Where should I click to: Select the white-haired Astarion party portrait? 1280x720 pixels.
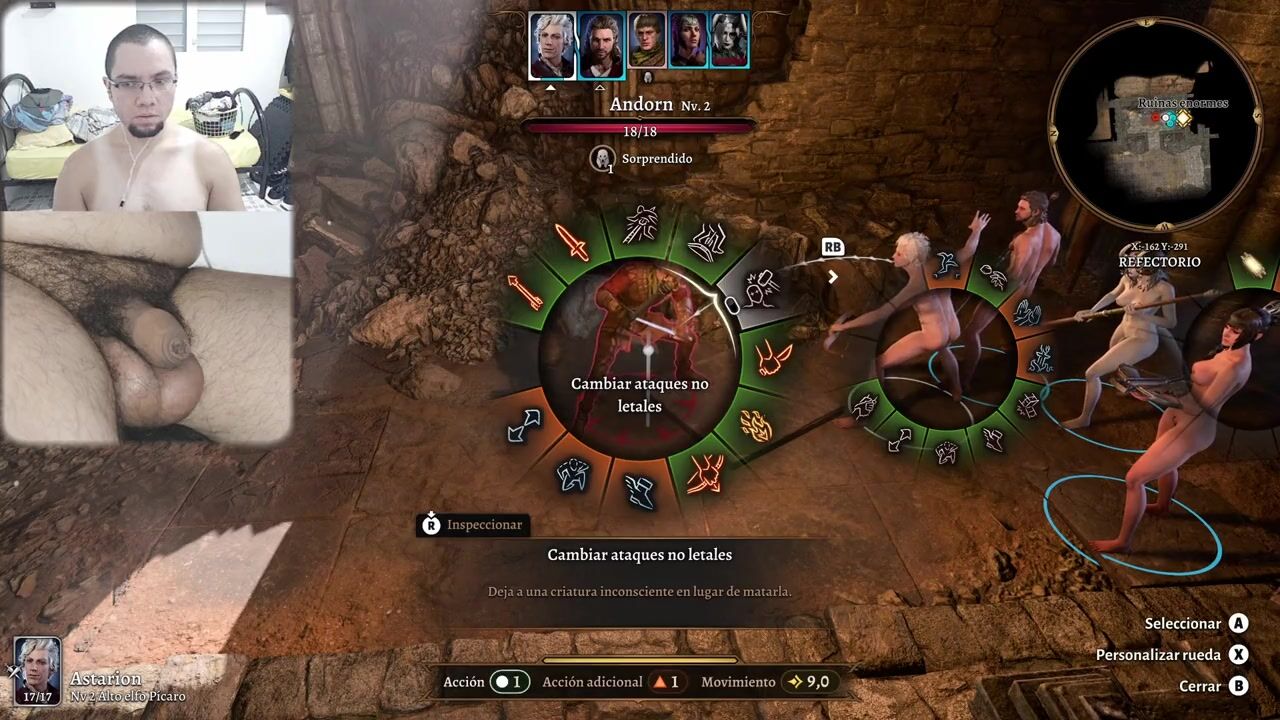pos(552,46)
